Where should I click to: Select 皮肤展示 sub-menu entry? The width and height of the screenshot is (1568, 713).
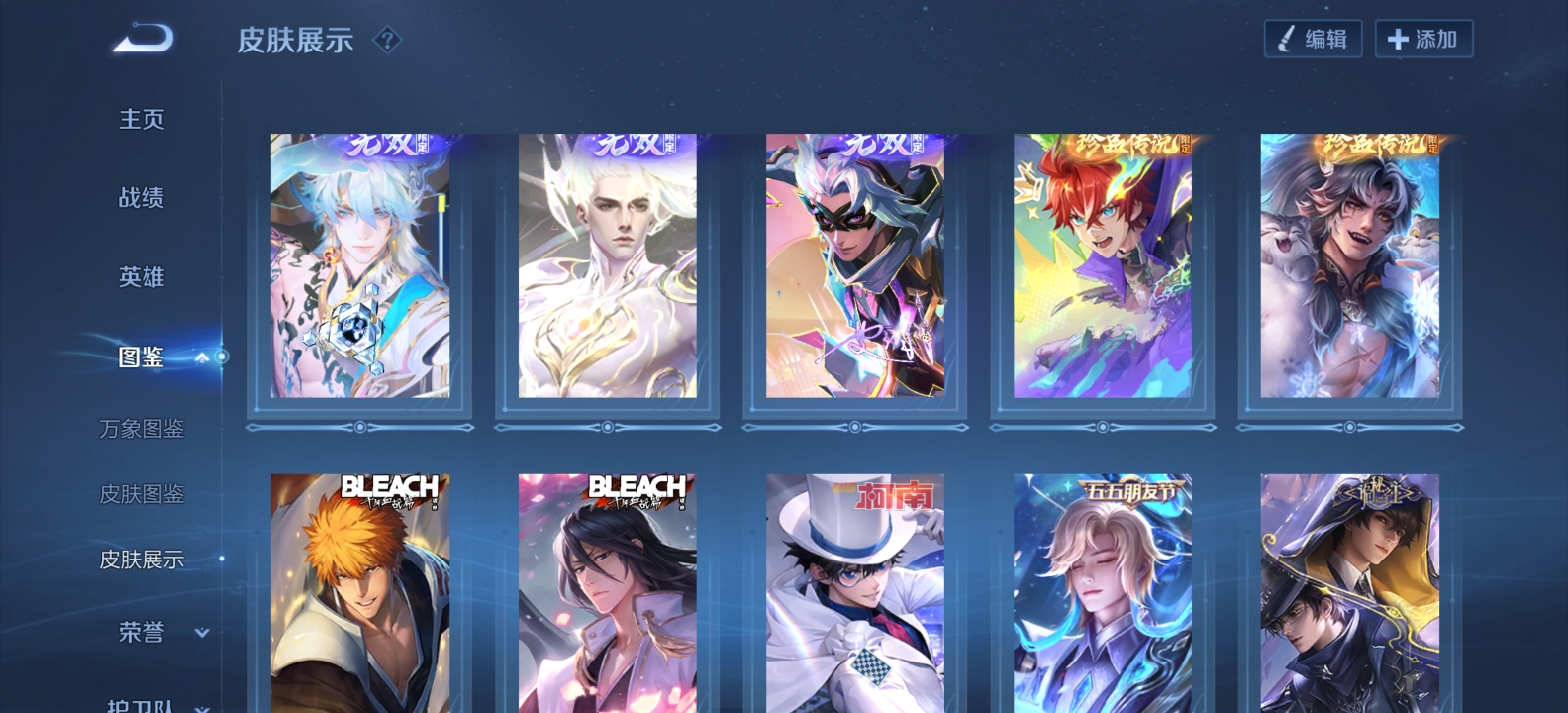click(142, 560)
